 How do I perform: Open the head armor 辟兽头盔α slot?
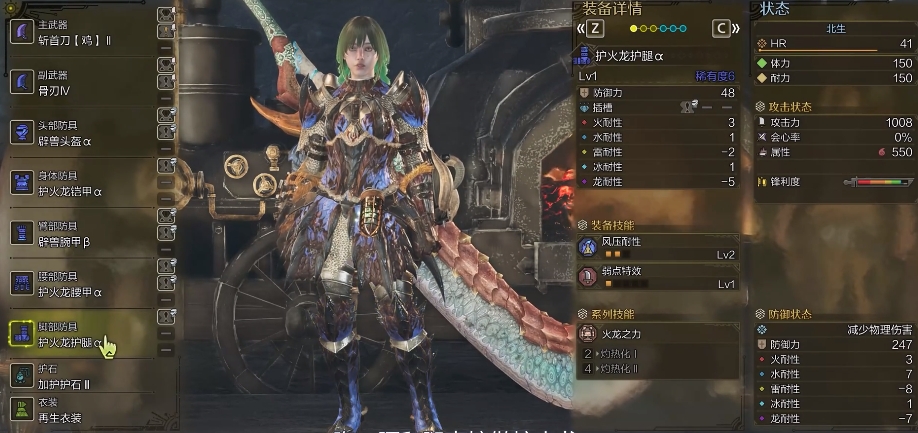80,133
